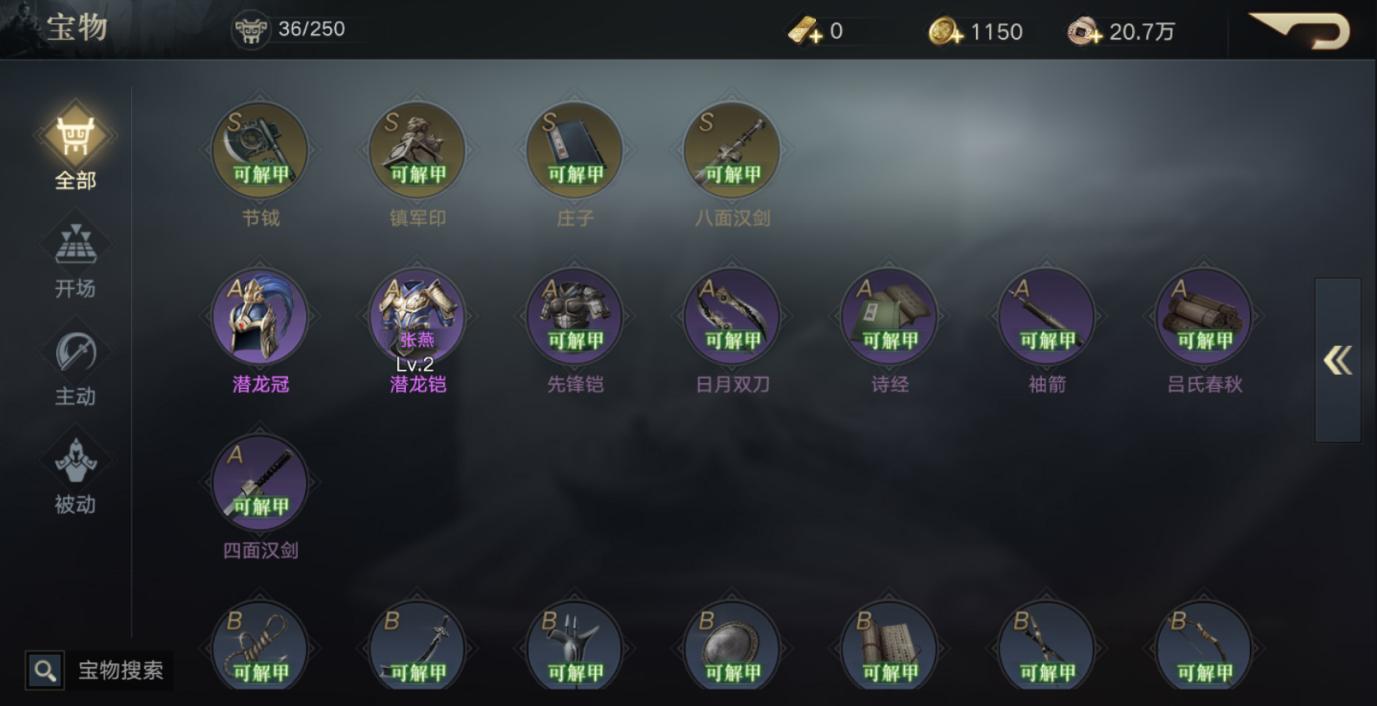Select the 节钺 S-rank treasure
Image resolution: width=1377 pixels, height=706 pixels.
click(x=260, y=151)
